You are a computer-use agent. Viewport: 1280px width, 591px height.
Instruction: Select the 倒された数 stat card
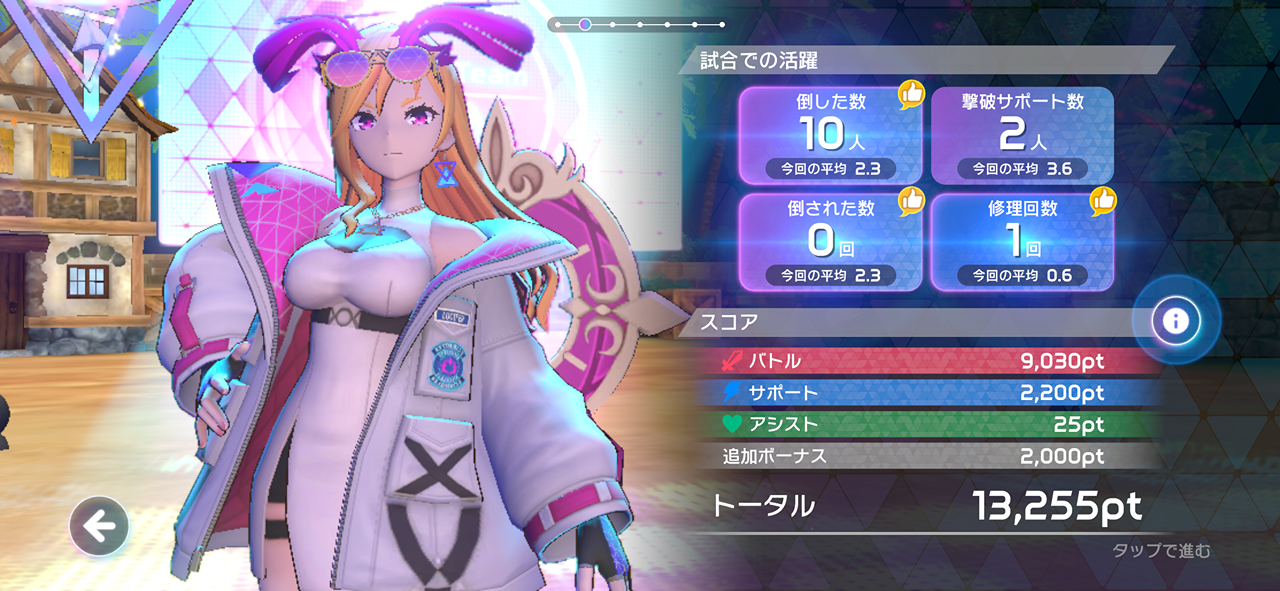coord(830,243)
